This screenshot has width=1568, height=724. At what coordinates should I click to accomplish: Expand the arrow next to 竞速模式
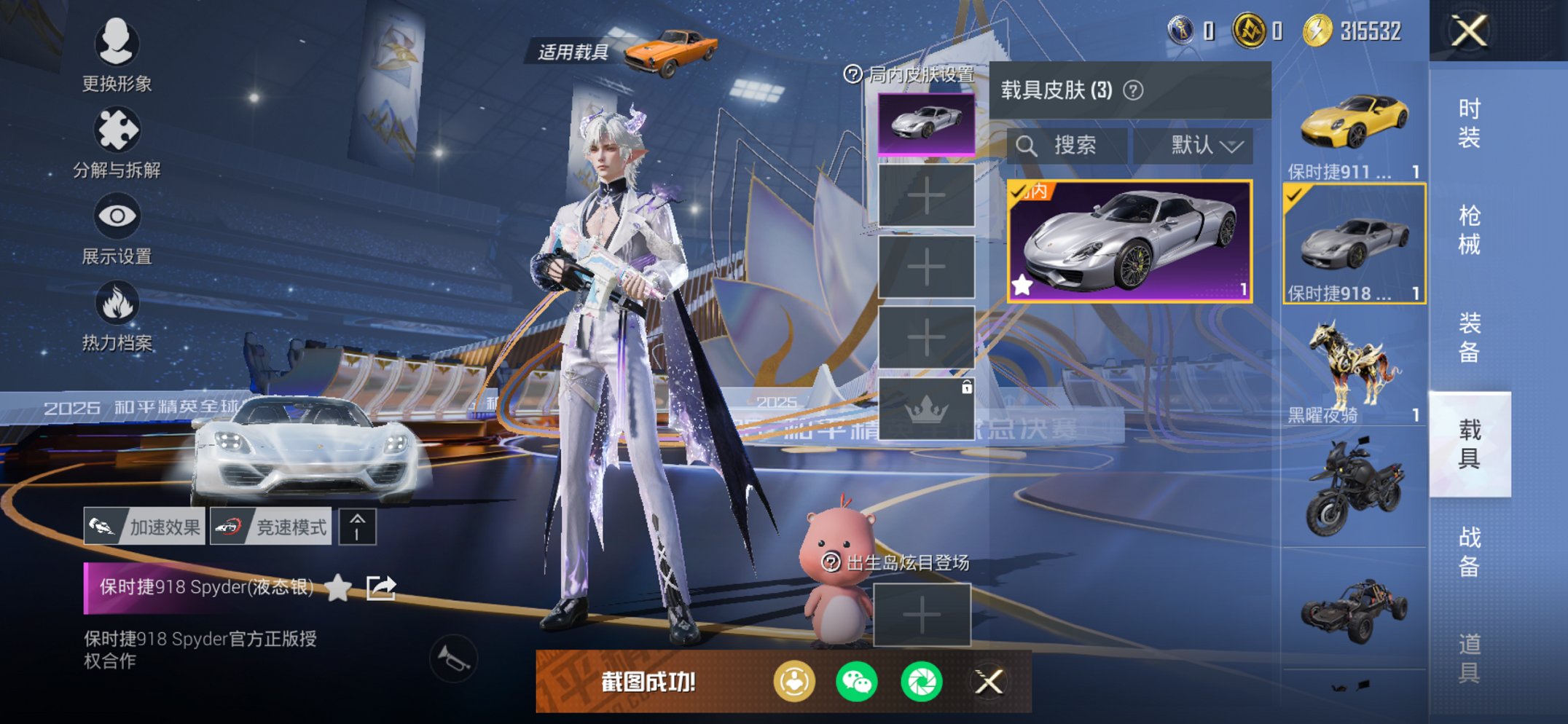tap(356, 527)
